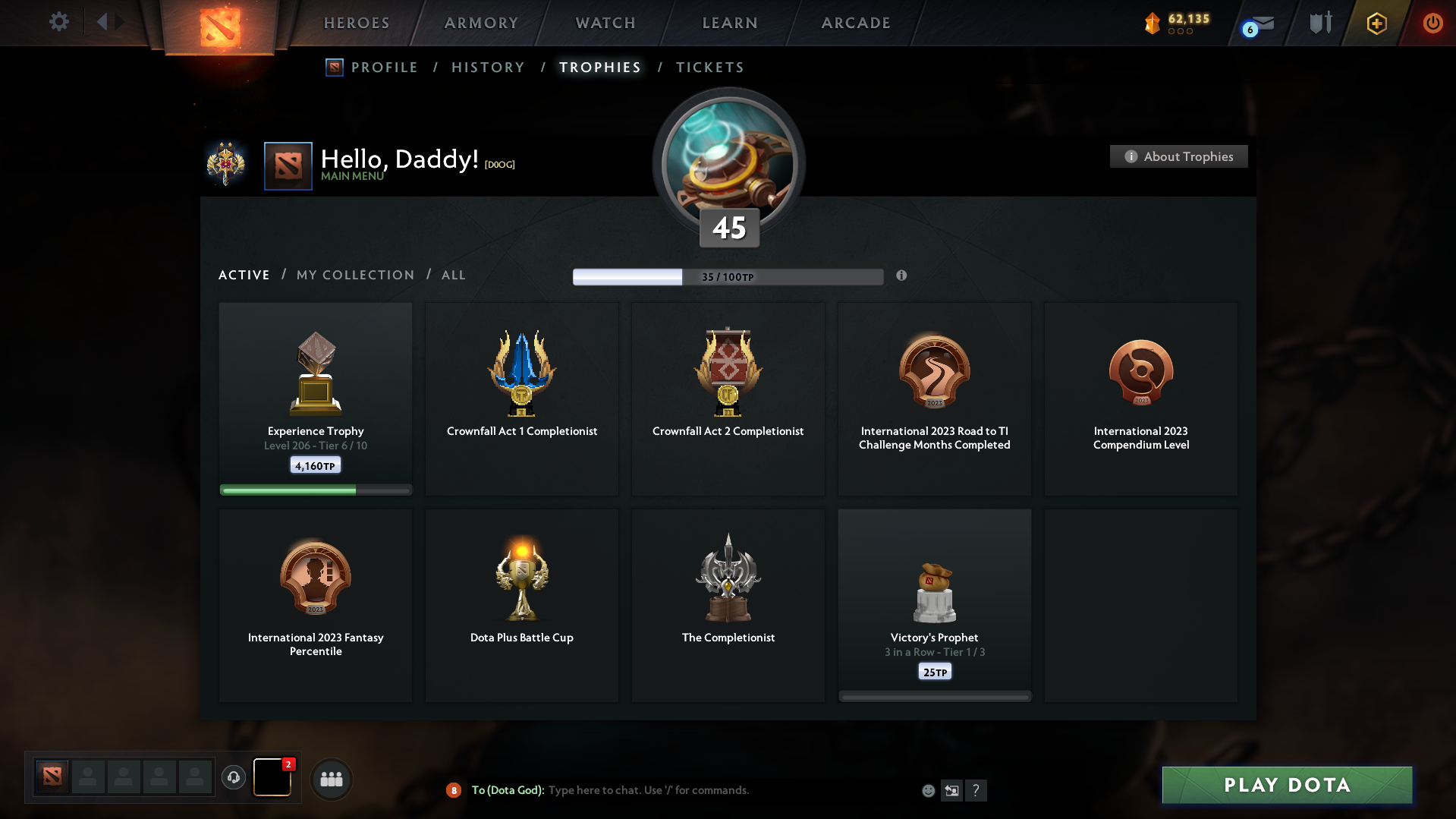
Task: Click the Dota Plus golden plus icon
Action: (x=1376, y=23)
